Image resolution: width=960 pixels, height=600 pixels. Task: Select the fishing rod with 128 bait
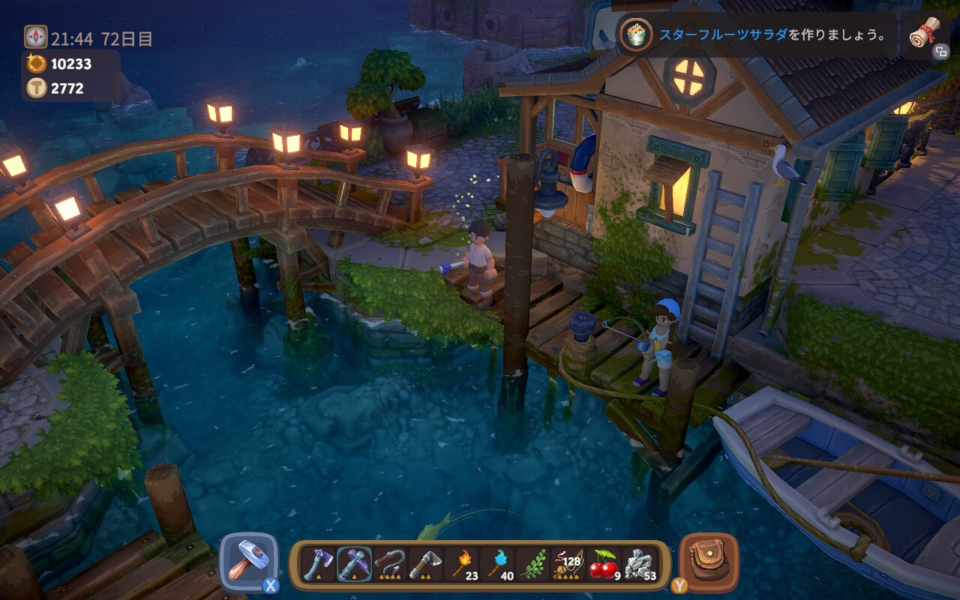pyautogui.click(x=569, y=565)
